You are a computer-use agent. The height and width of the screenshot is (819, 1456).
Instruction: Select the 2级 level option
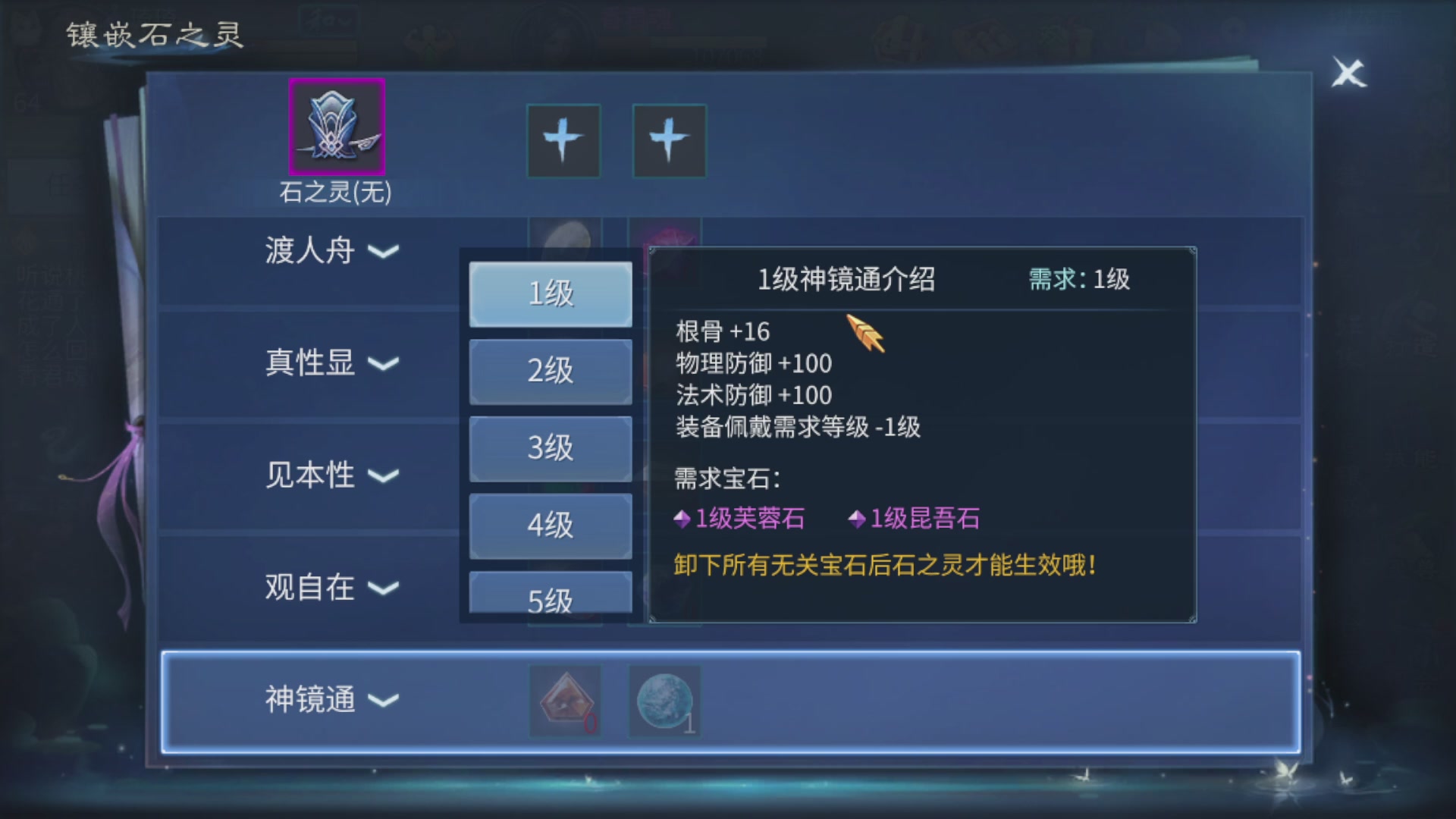(551, 371)
